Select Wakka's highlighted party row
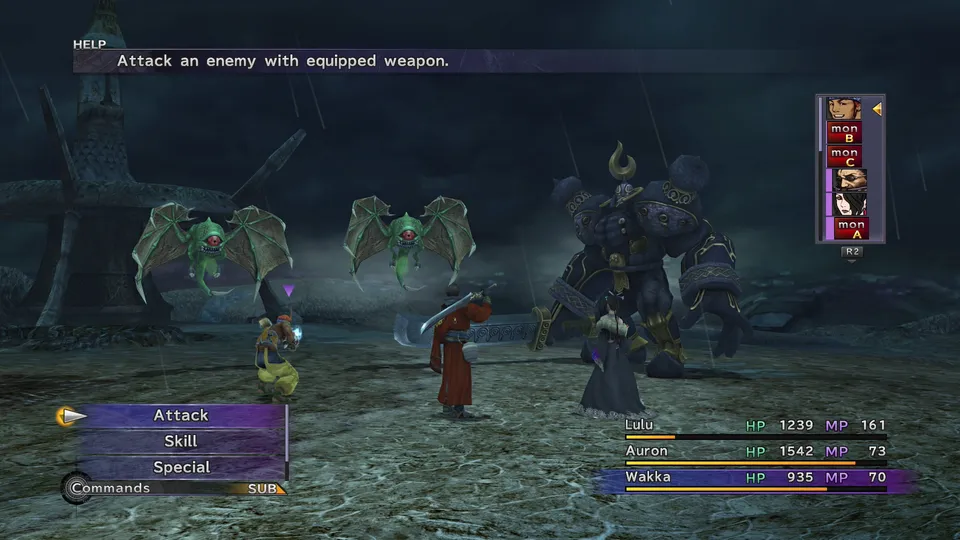The height and width of the screenshot is (540, 960). click(x=755, y=478)
